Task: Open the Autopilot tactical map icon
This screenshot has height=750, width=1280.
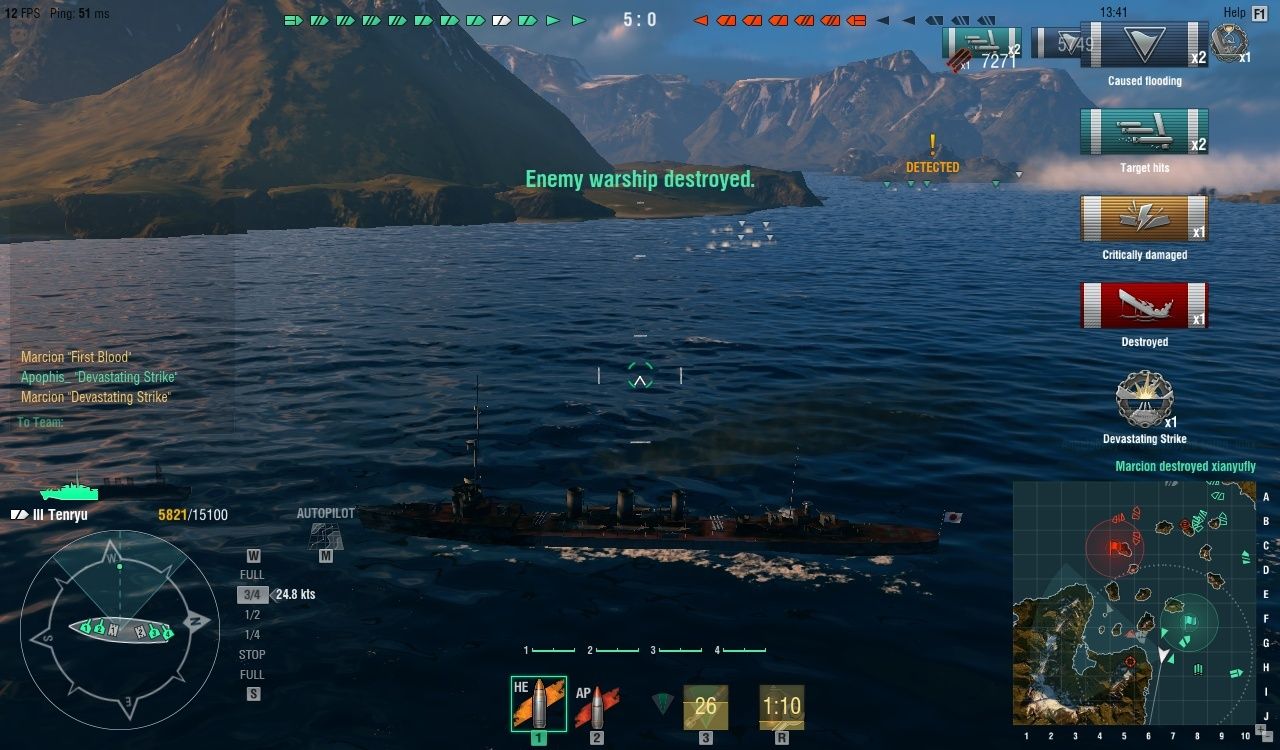Action: coord(325,535)
